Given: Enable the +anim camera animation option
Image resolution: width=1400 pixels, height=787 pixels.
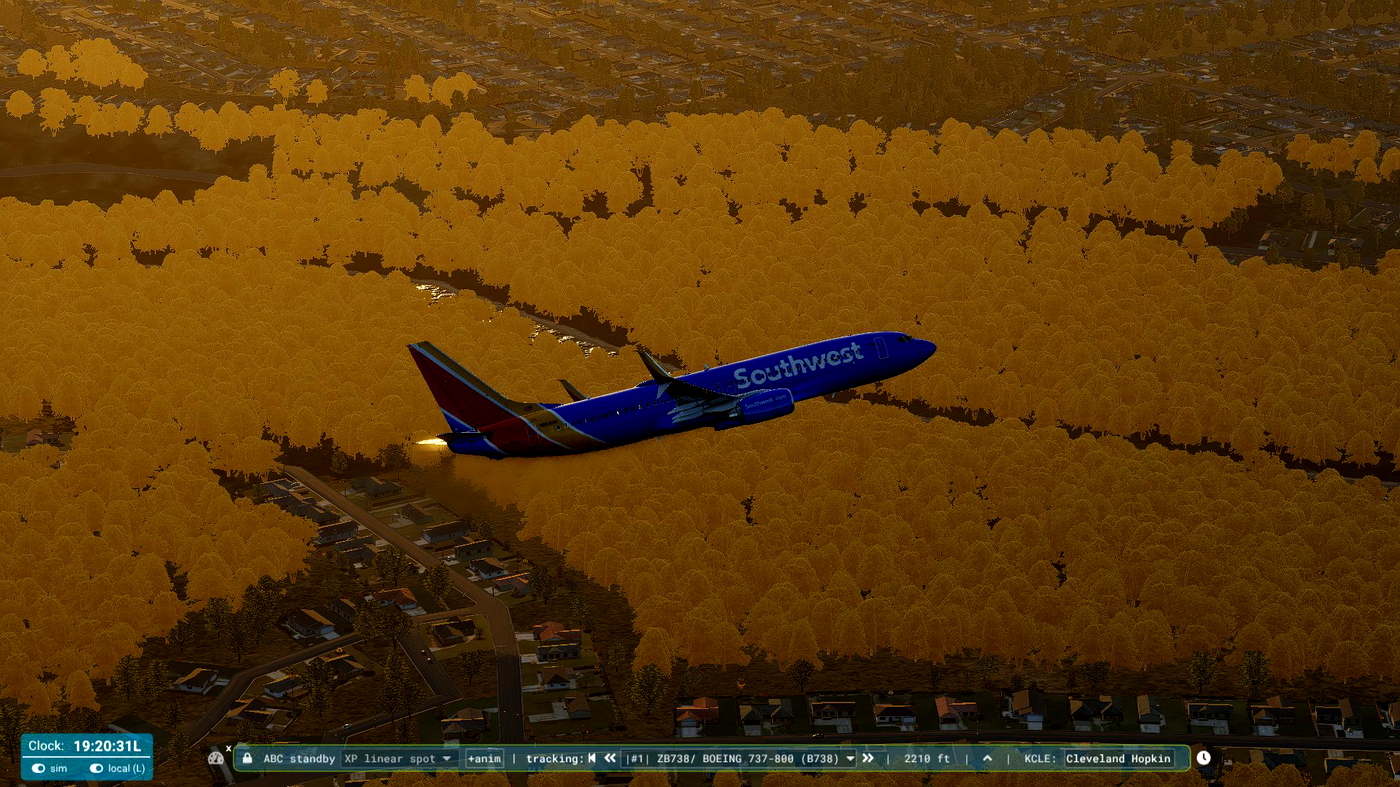Looking at the screenshot, I should (484, 758).
